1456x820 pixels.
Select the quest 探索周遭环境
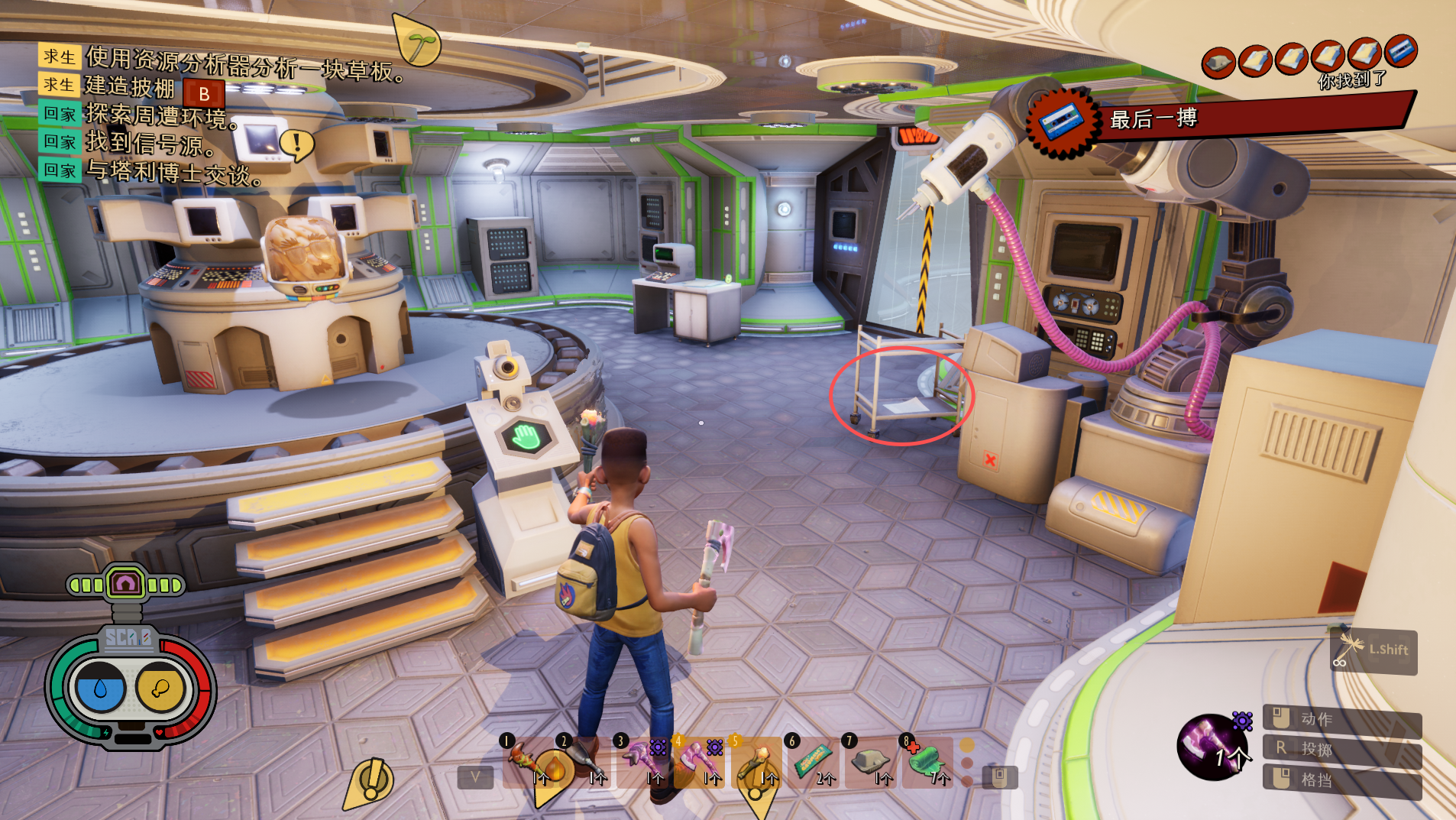click(x=162, y=115)
